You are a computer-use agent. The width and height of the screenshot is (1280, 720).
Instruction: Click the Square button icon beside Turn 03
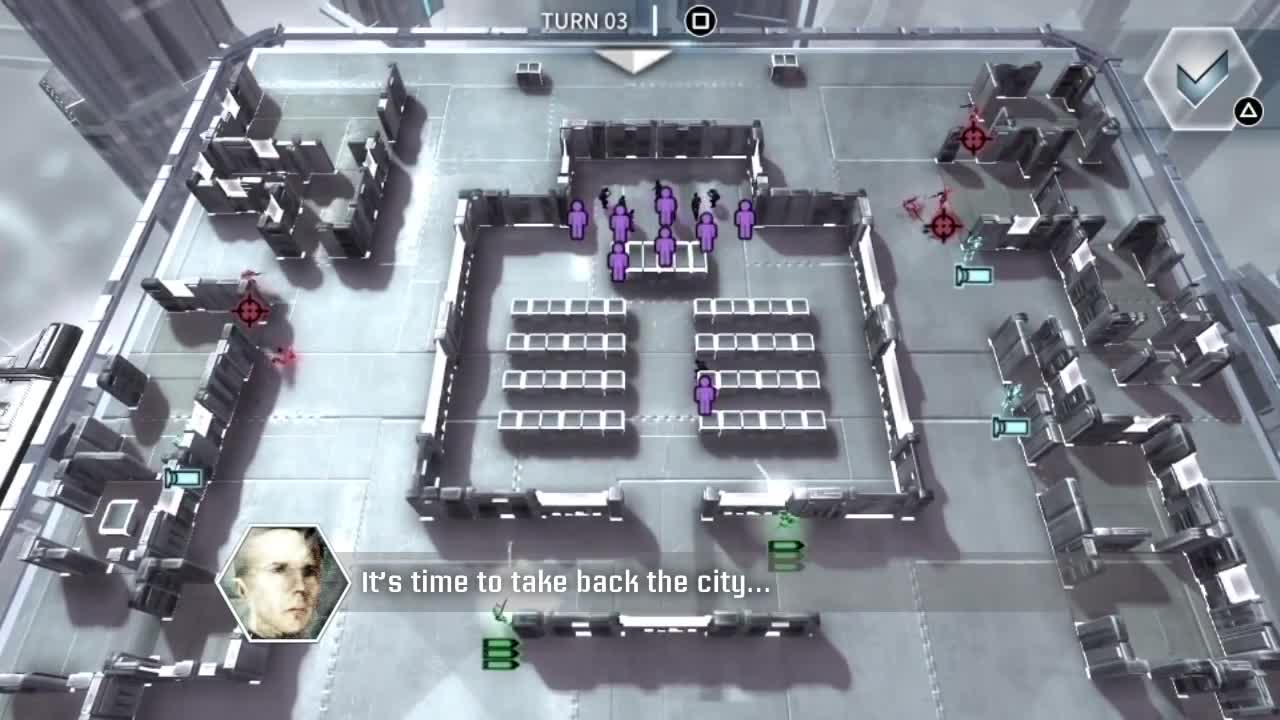click(700, 21)
